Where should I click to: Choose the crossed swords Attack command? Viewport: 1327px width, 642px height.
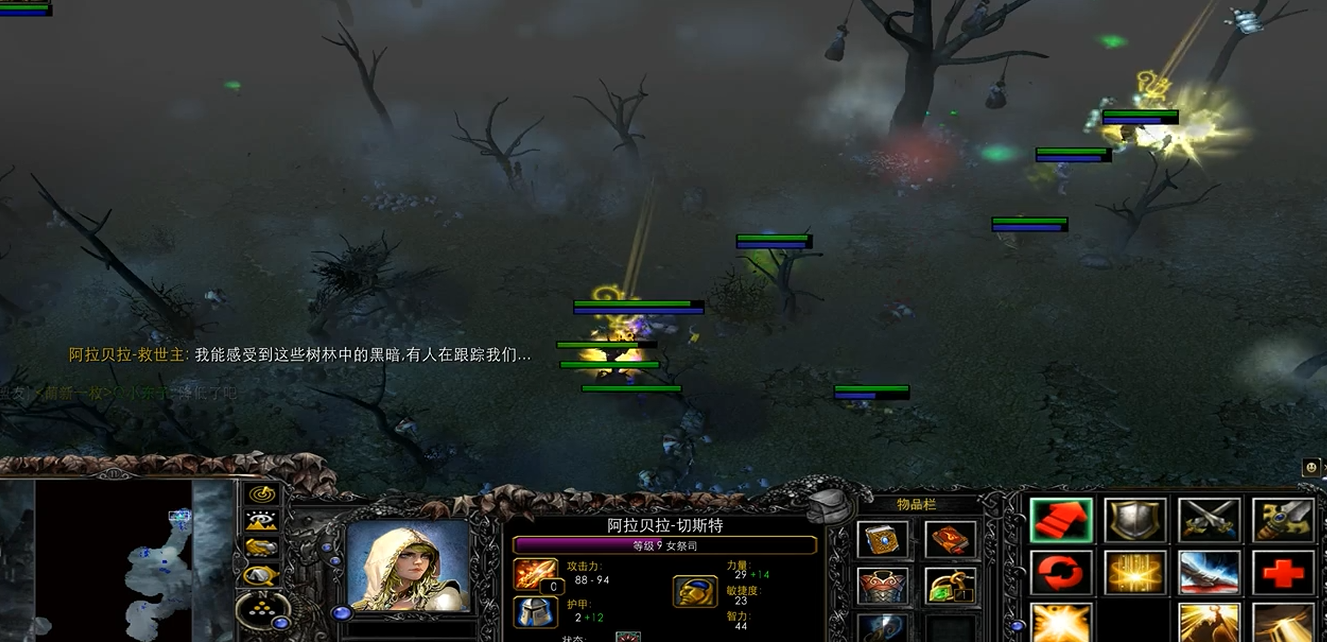pyautogui.click(x=1209, y=520)
